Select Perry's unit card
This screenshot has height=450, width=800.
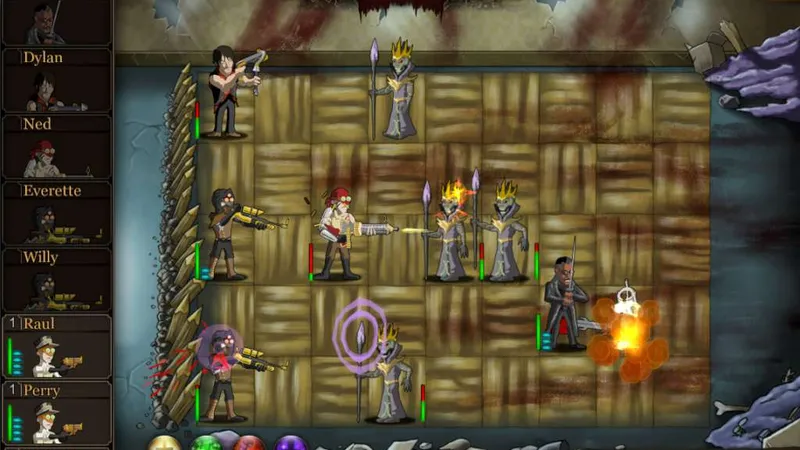[x=55, y=412]
